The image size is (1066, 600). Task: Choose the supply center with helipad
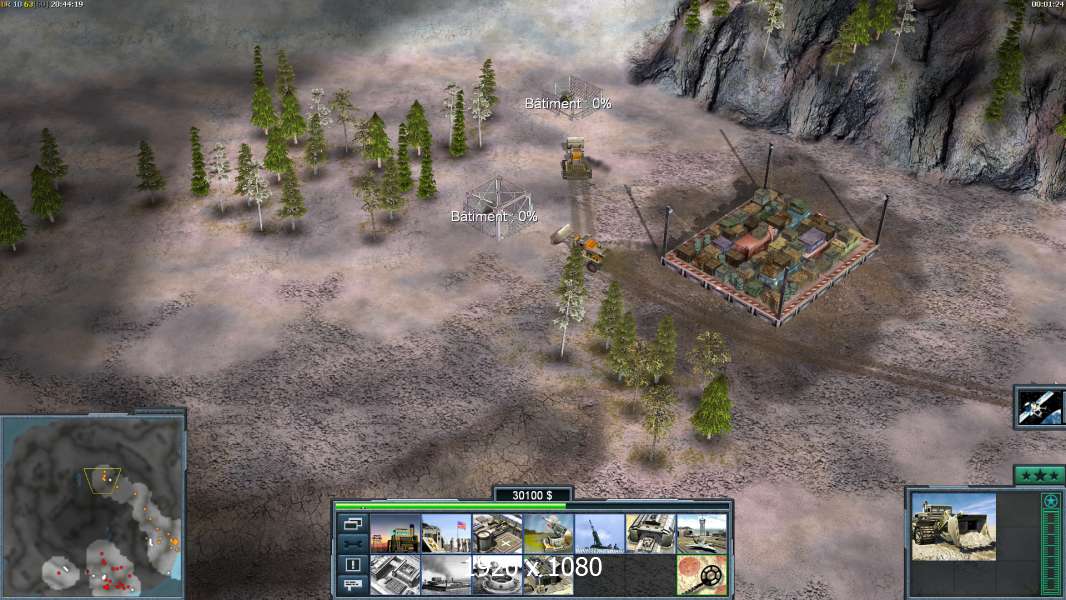pos(497,533)
